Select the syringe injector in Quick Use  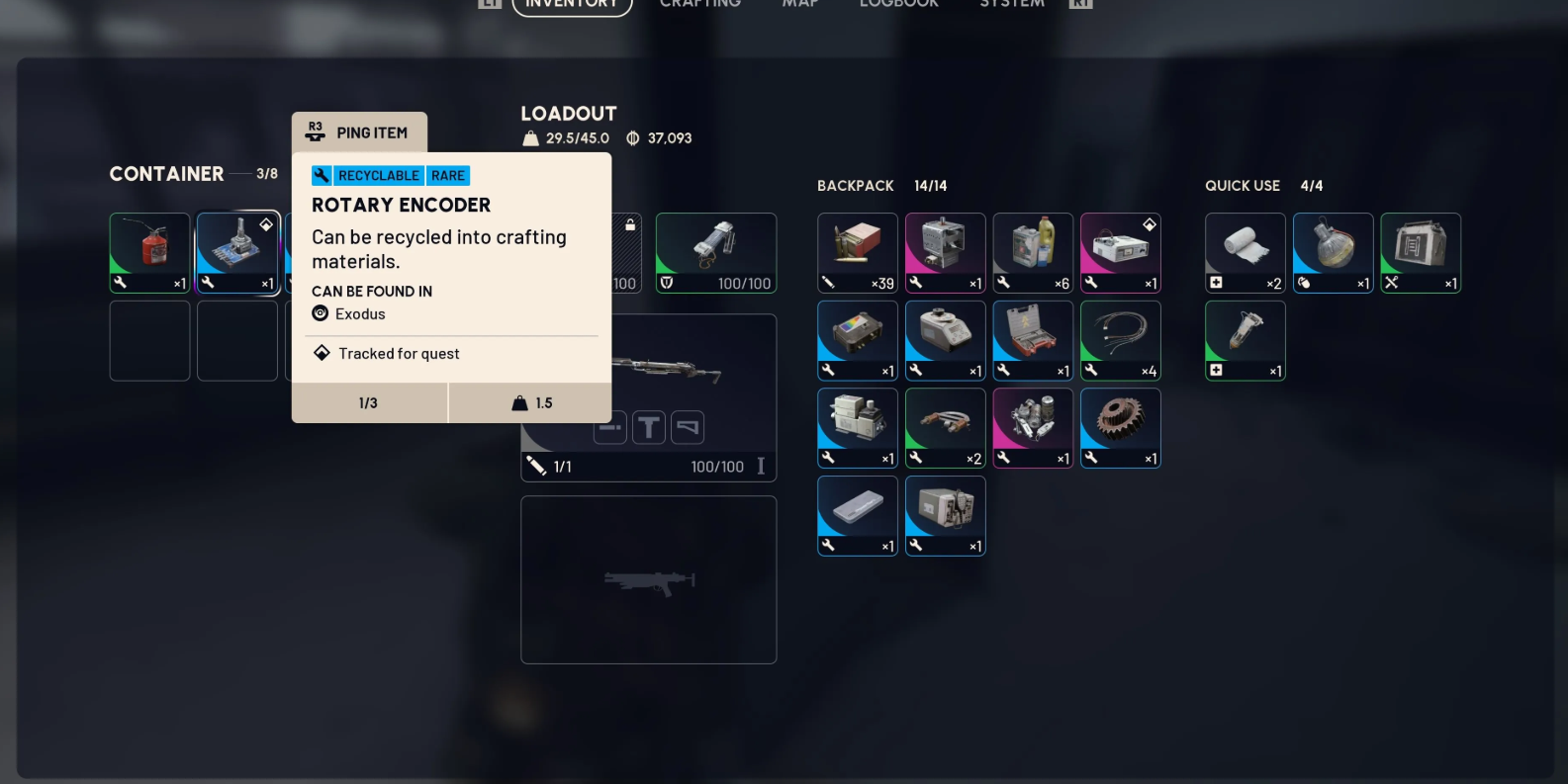coord(1245,340)
